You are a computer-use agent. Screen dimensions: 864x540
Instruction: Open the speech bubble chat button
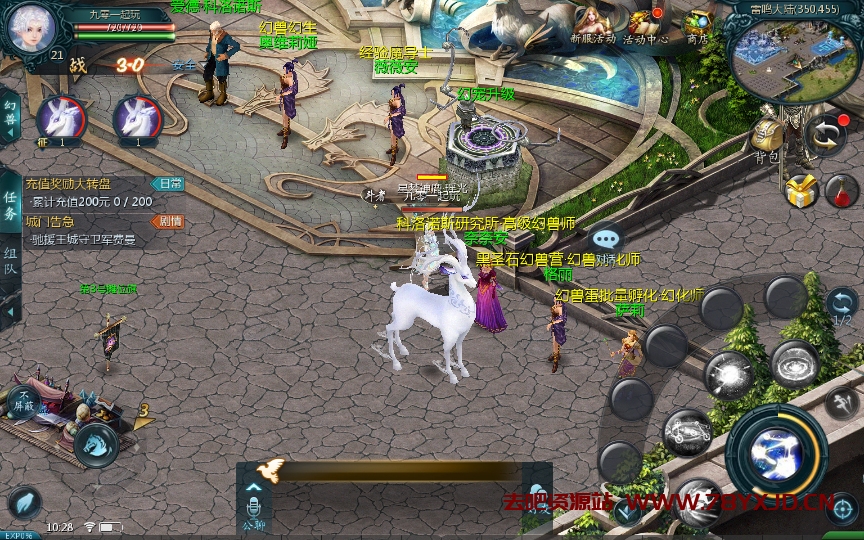(606, 239)
